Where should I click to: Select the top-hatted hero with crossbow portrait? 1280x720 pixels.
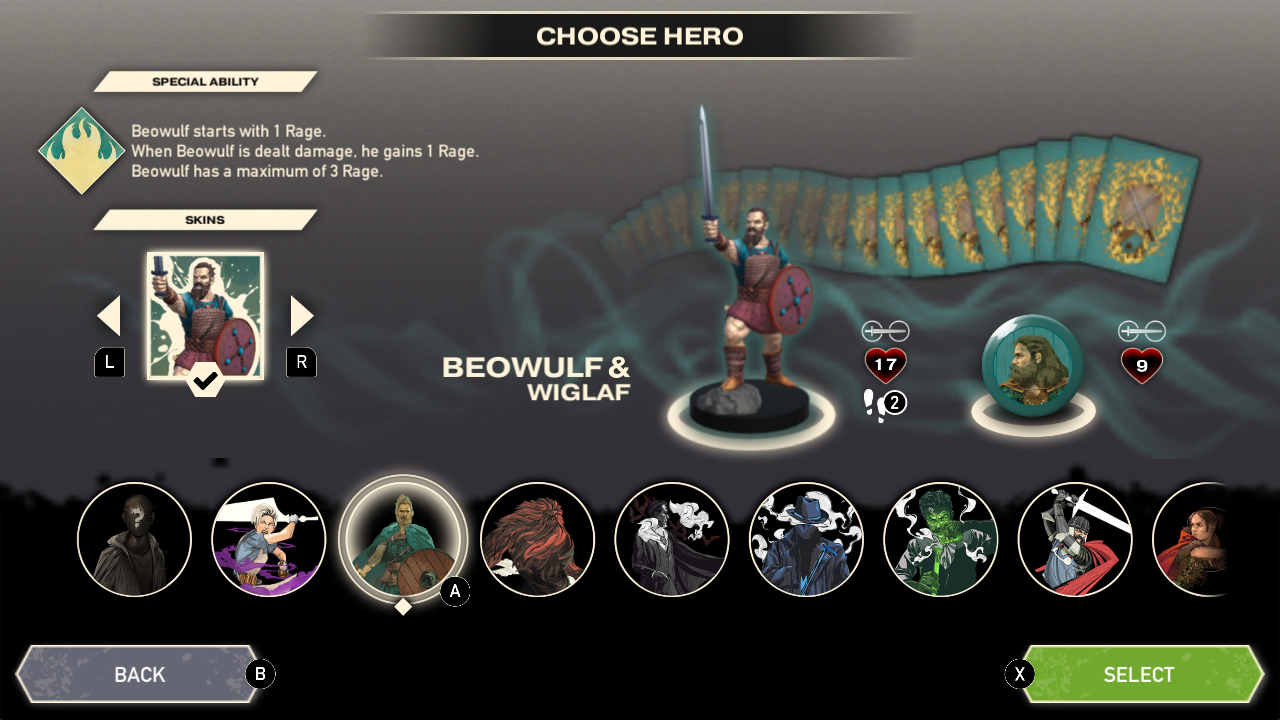pyautogui.click(x=806, y=540)
